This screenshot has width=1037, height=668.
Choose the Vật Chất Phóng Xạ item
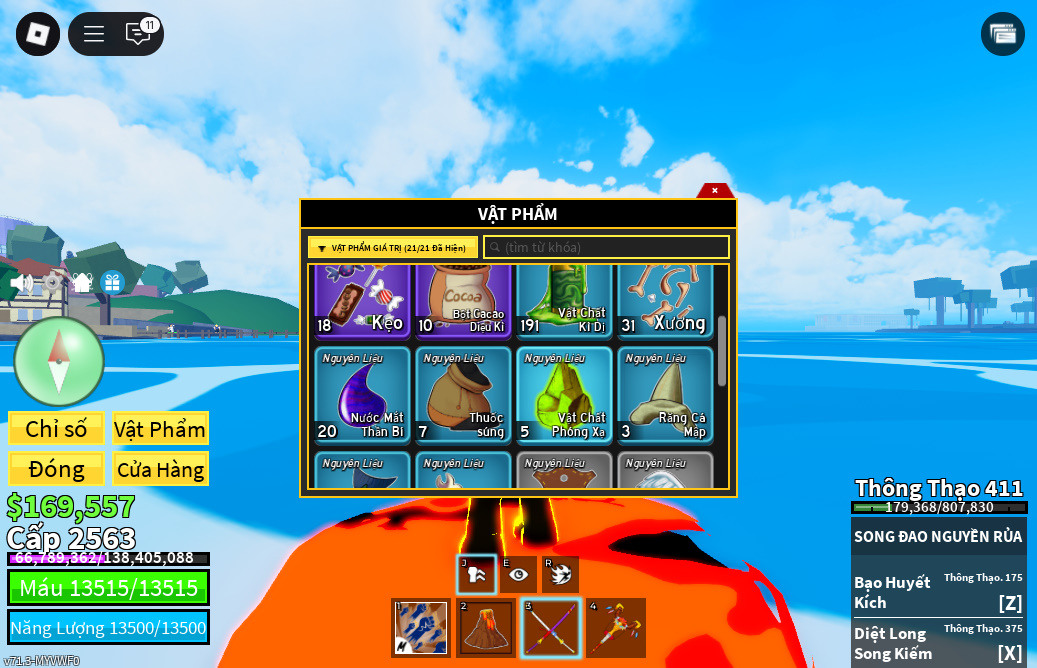click(564, 394)
